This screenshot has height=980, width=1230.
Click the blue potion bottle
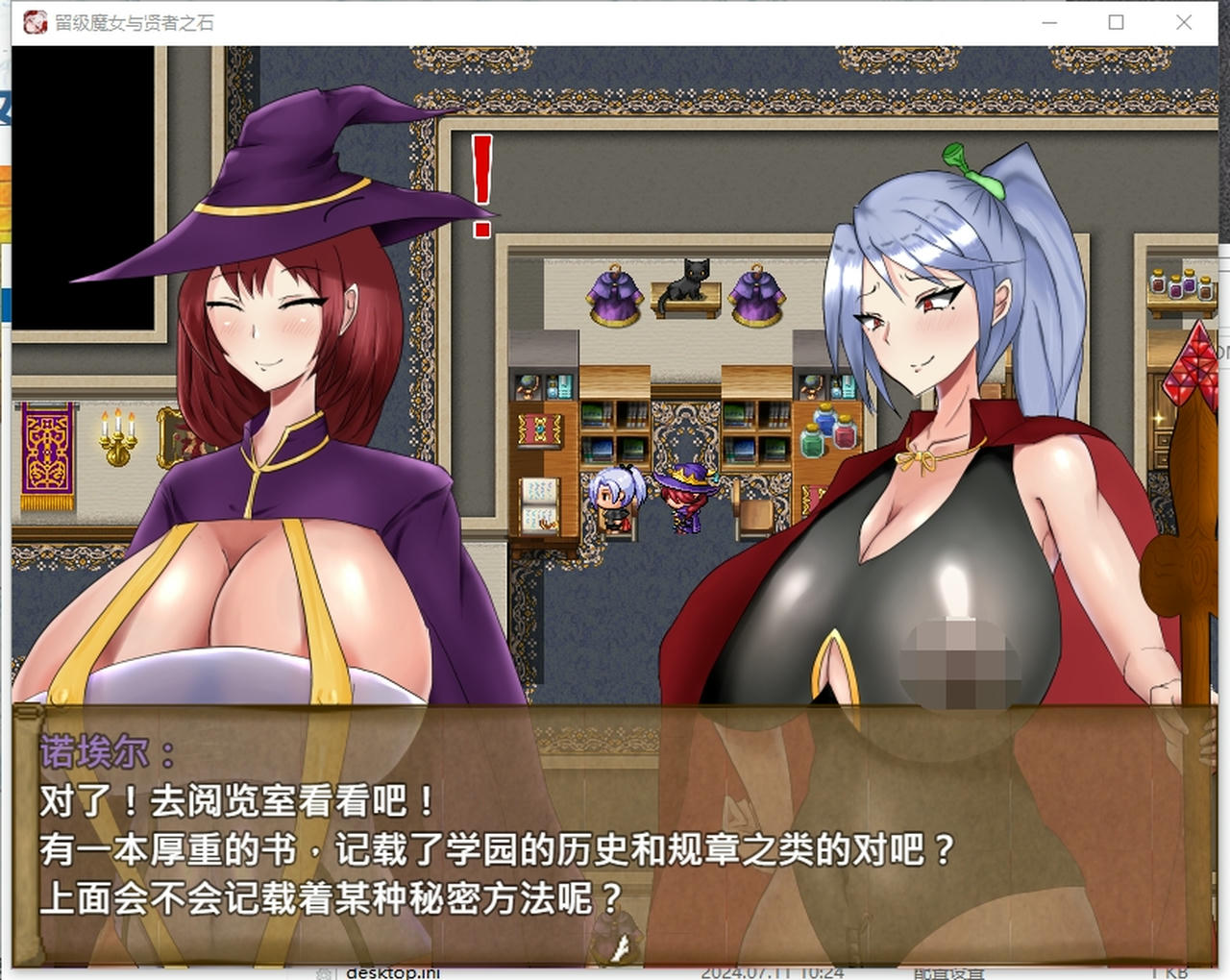click(x=824, y=422)
